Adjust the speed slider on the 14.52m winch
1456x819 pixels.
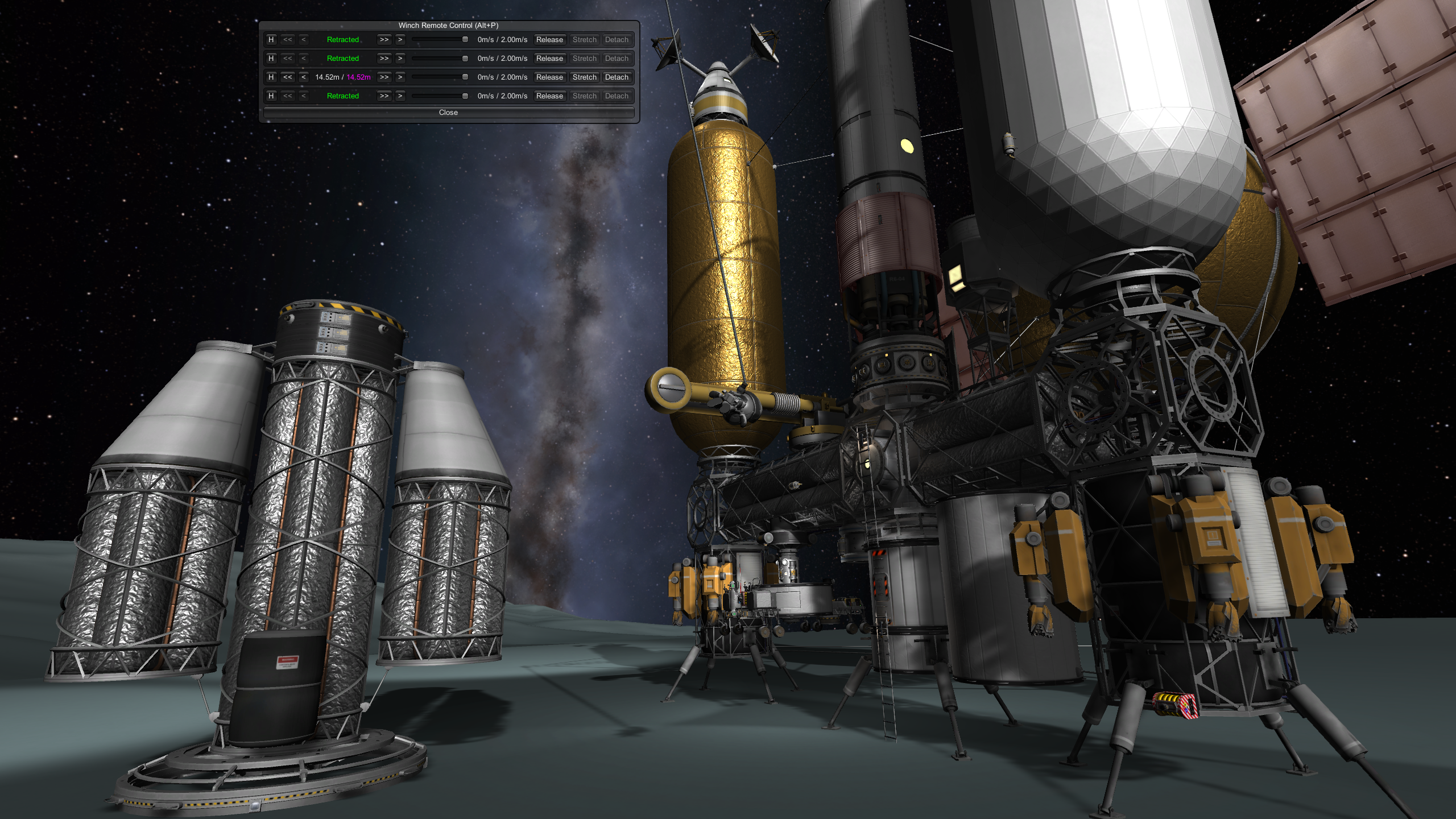click(x=465, y=77)
